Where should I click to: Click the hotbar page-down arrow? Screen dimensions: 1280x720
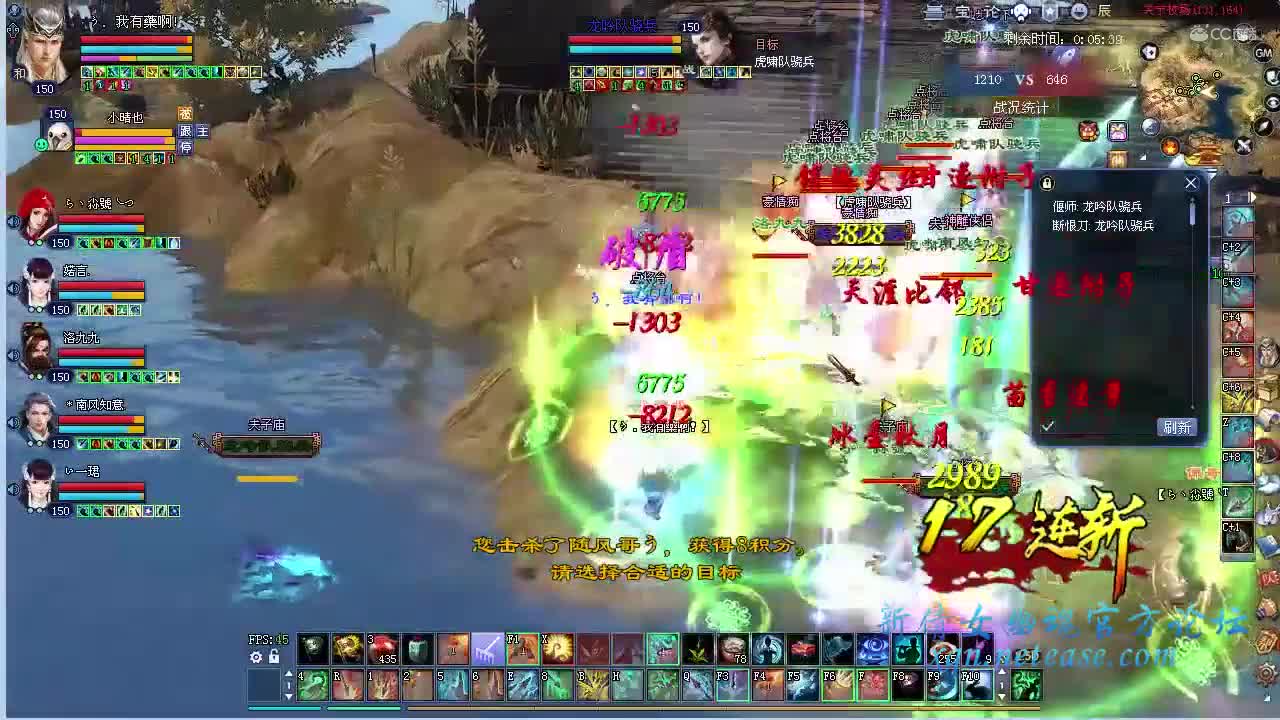pos(289,698)
